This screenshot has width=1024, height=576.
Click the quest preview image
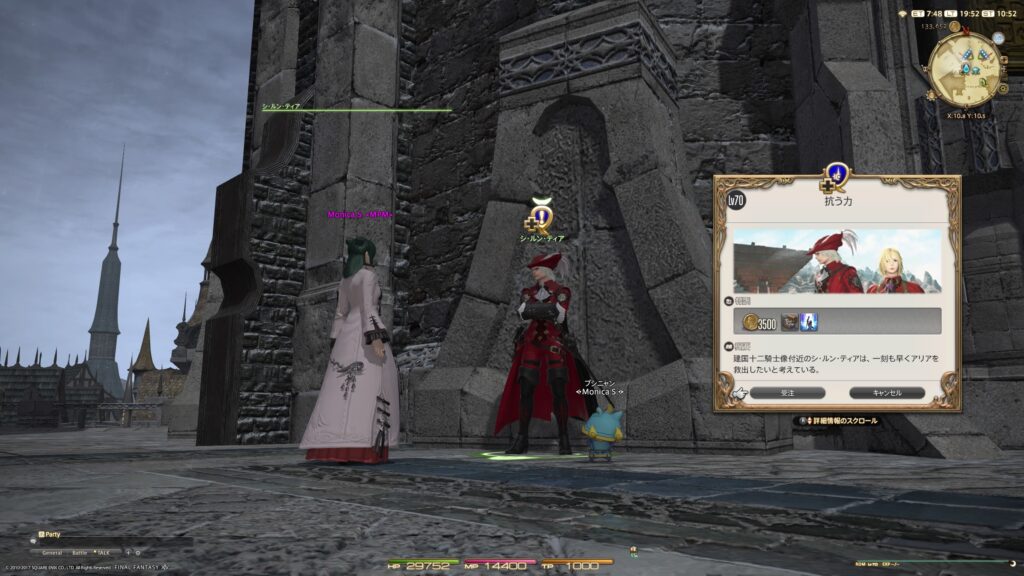click(x=837, y=261)
